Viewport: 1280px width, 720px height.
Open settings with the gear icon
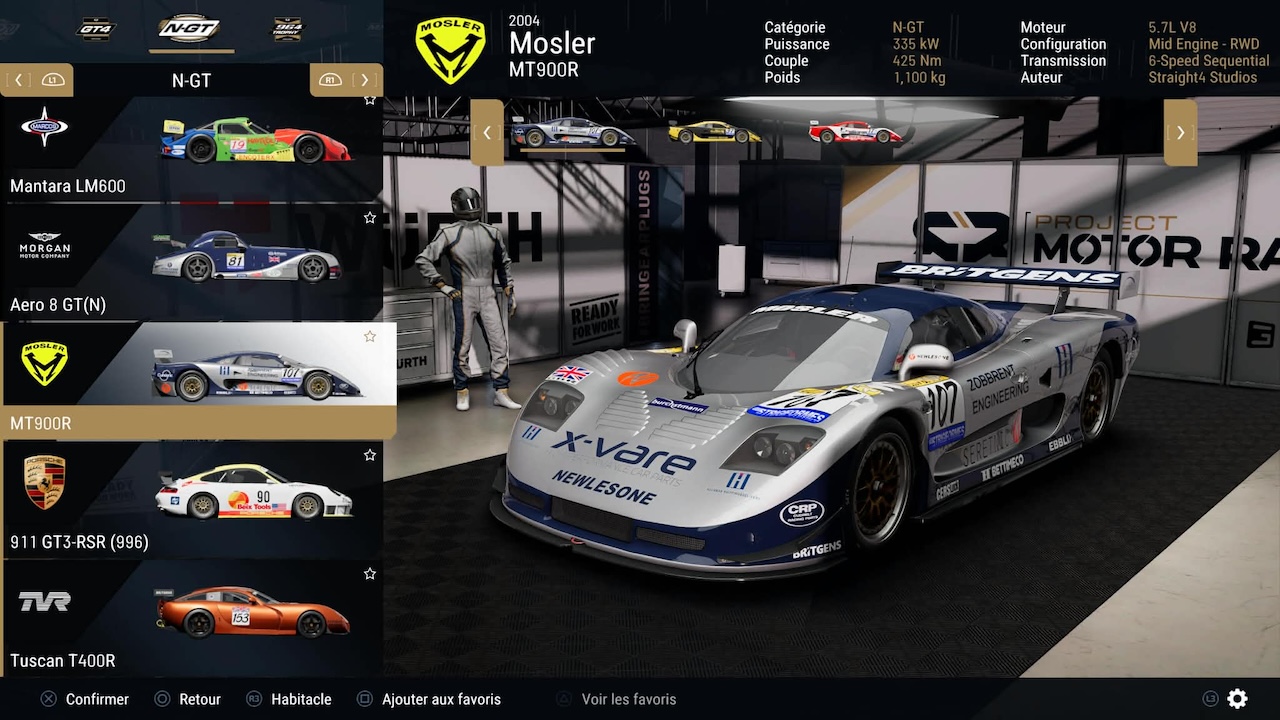pos(1237,699)
